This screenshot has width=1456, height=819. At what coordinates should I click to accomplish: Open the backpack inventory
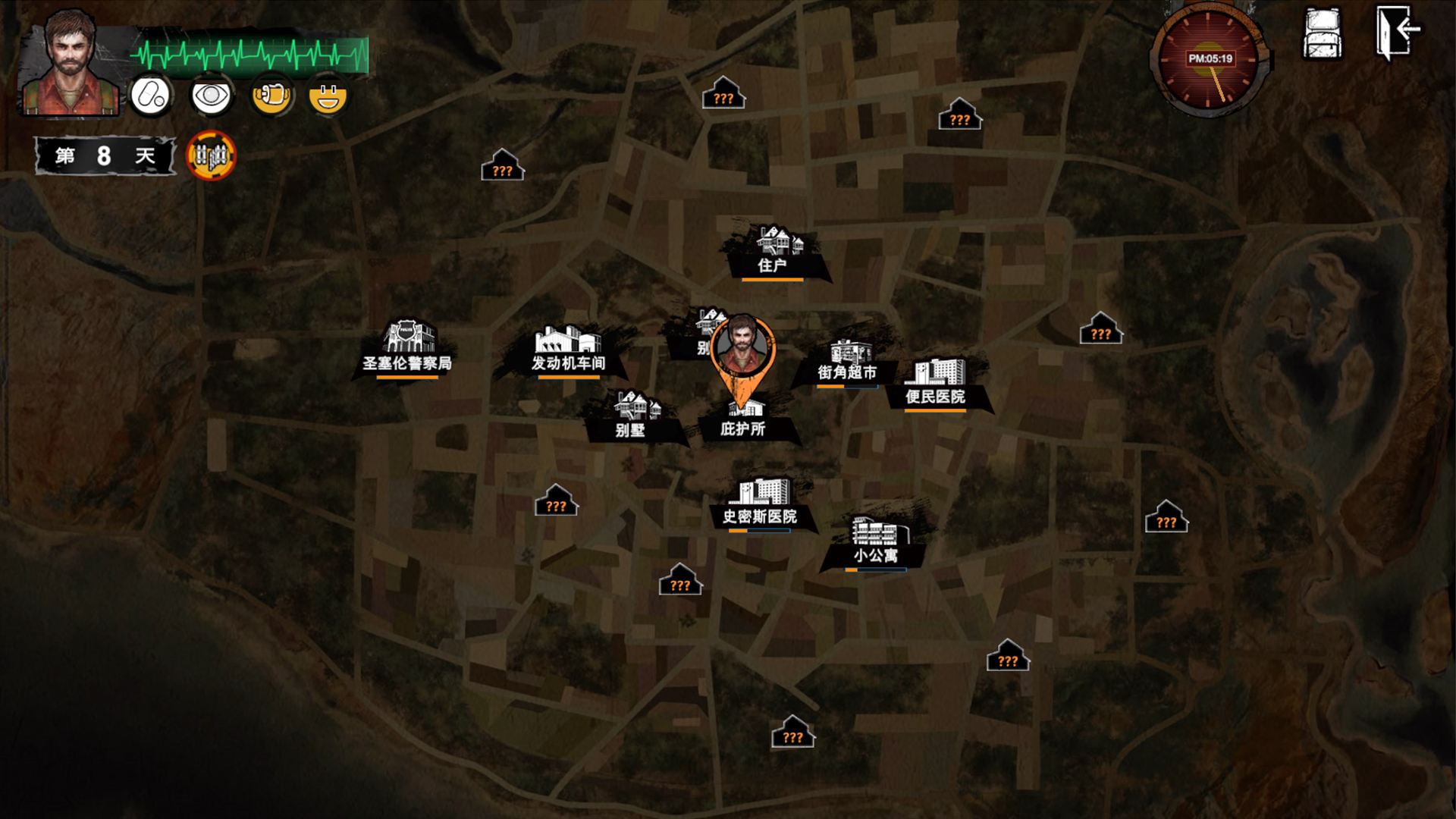tap(1323, 35)
